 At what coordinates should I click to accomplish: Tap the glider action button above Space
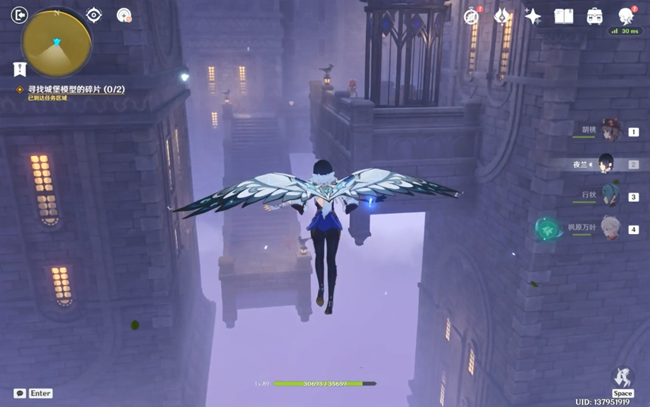pos(622,377)
